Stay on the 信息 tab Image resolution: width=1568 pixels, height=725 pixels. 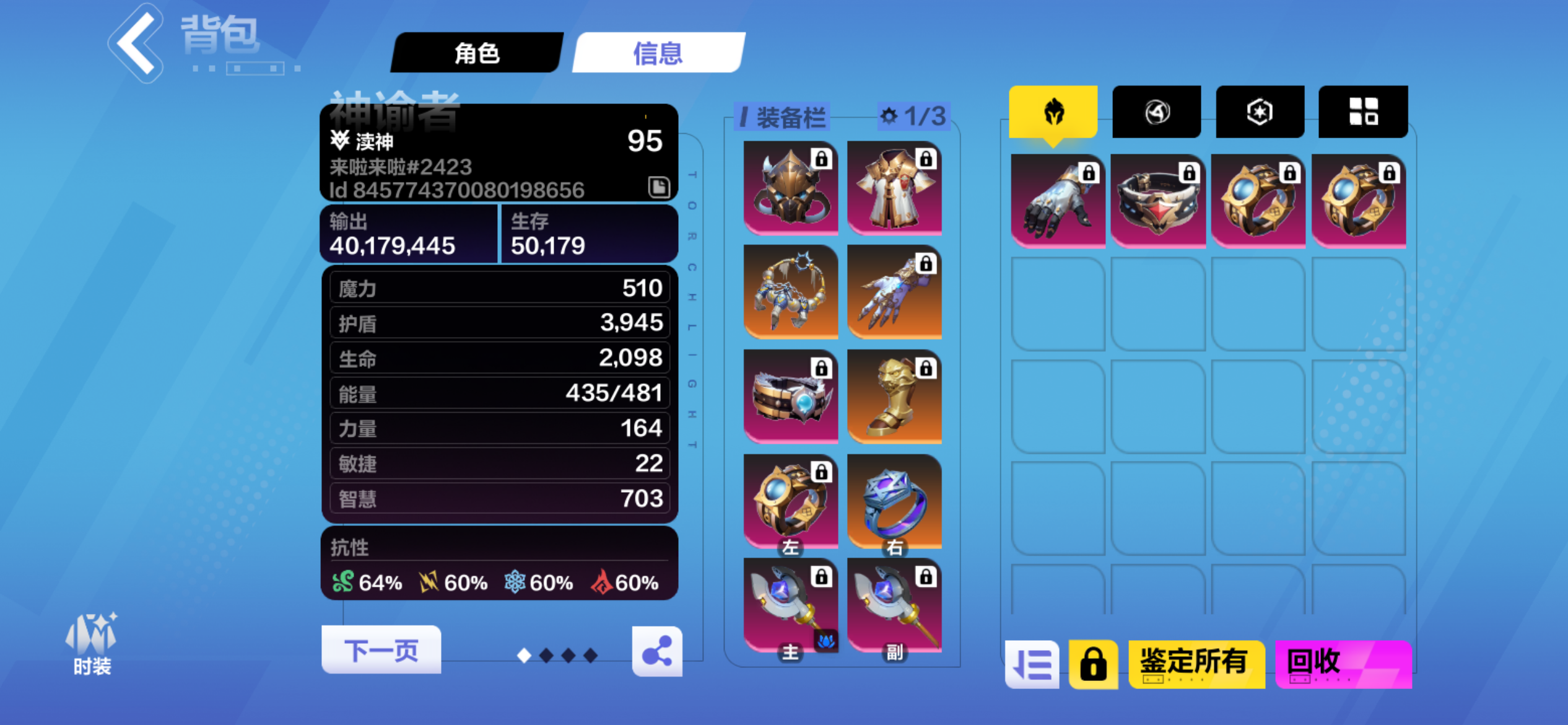pyautogui.click(x=658, y=53)
